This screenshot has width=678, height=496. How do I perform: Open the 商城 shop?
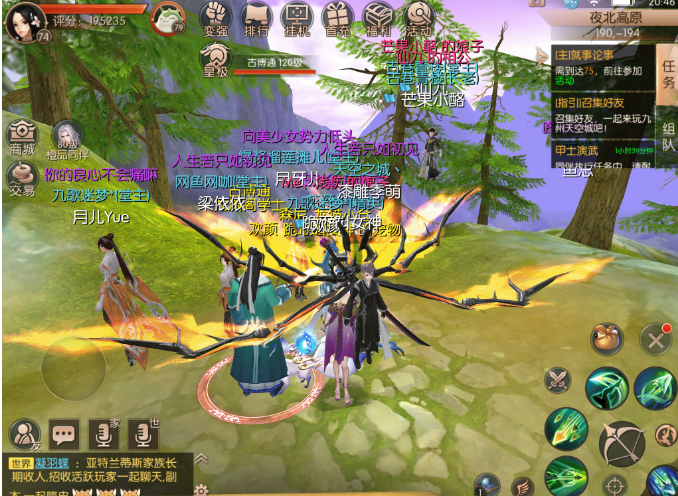22,137
